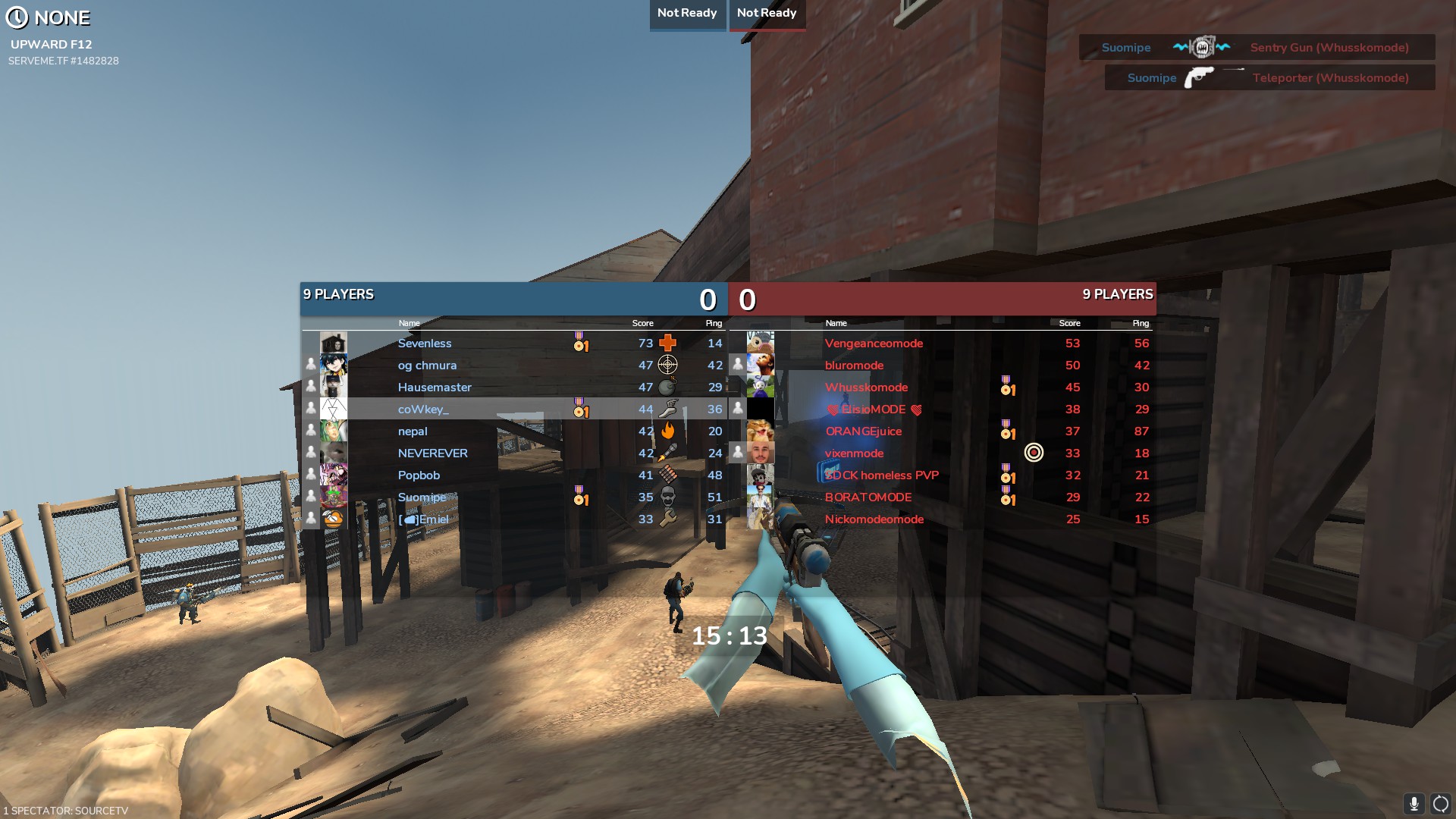1456x819 pixels.
Task: Select bluromode on the RED team
Action: 854,366
